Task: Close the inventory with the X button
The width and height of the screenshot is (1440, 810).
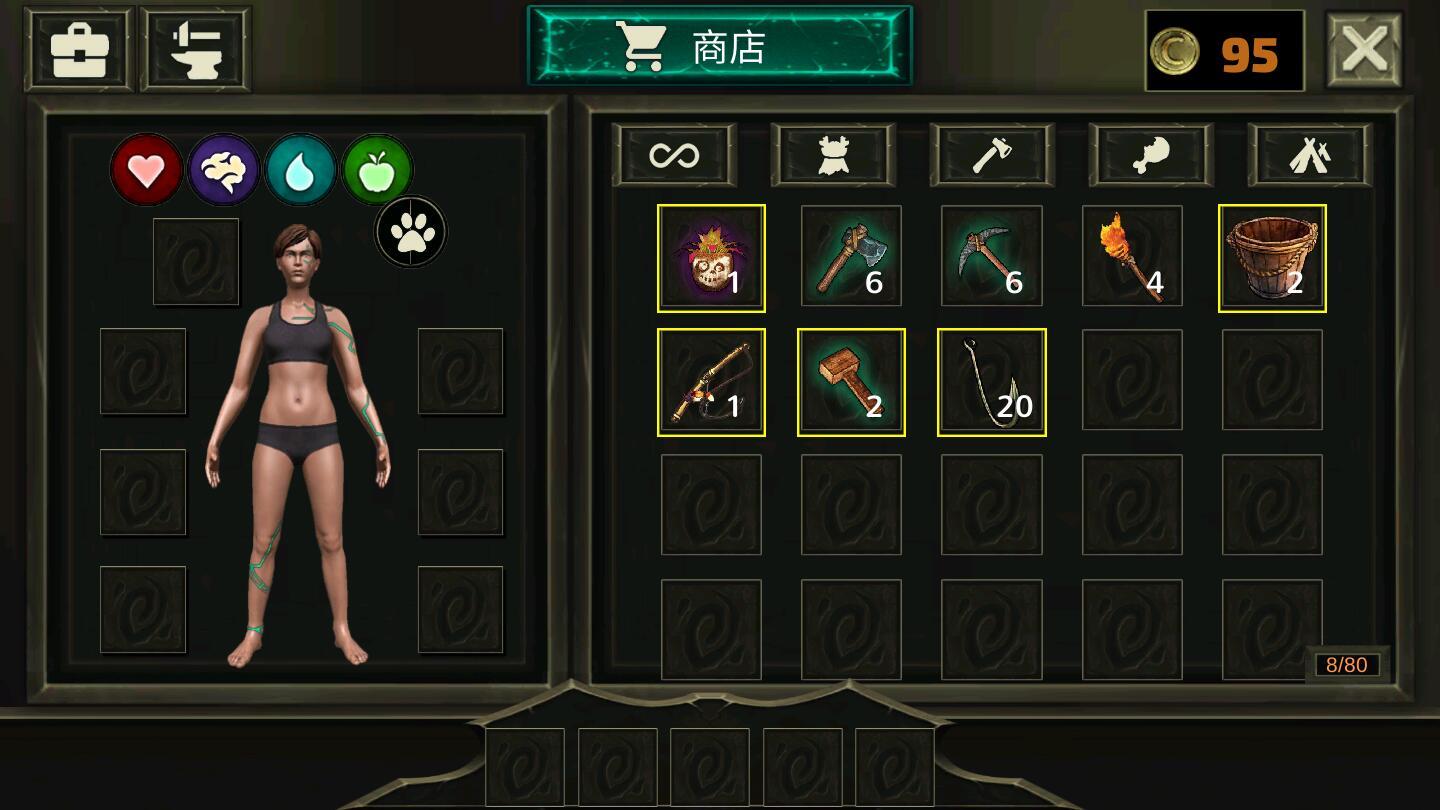Action: pos(1364,49)
